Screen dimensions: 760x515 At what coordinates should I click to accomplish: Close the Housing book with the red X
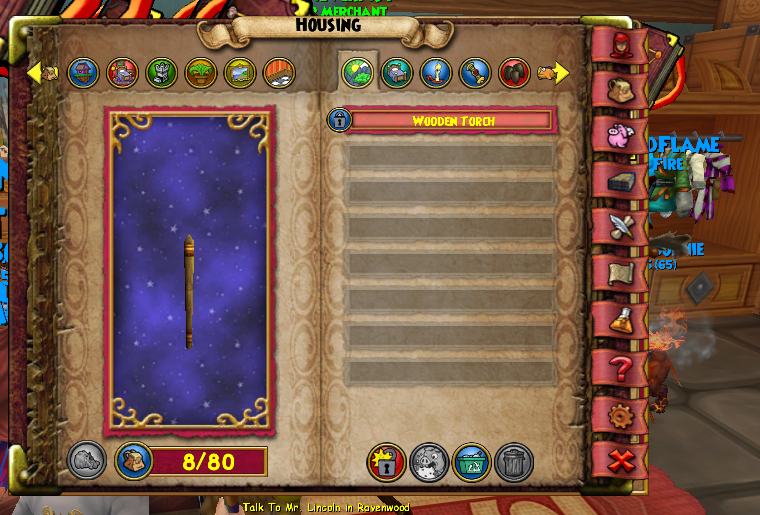[x=619, y=460]
